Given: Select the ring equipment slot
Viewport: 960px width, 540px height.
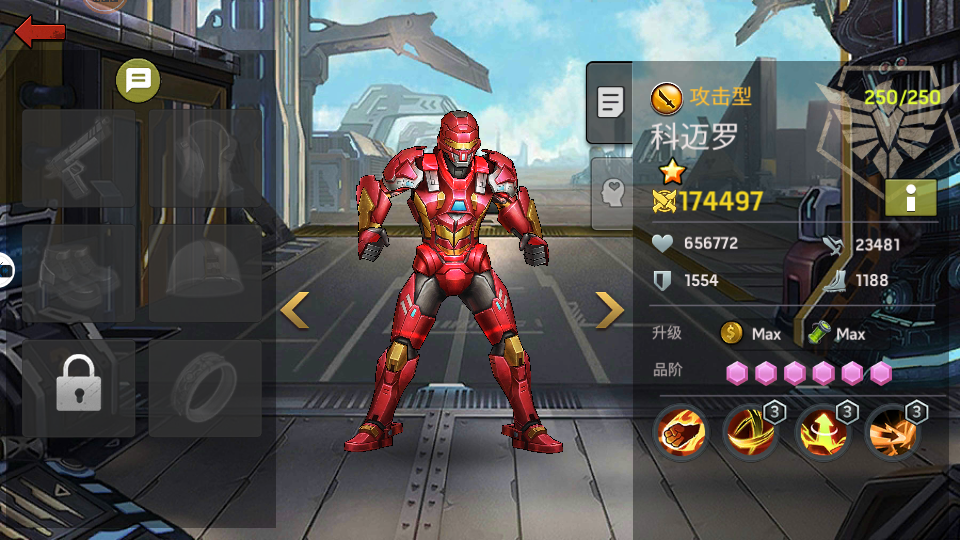Looking at the screenshot, I should (x=205, y=387).
